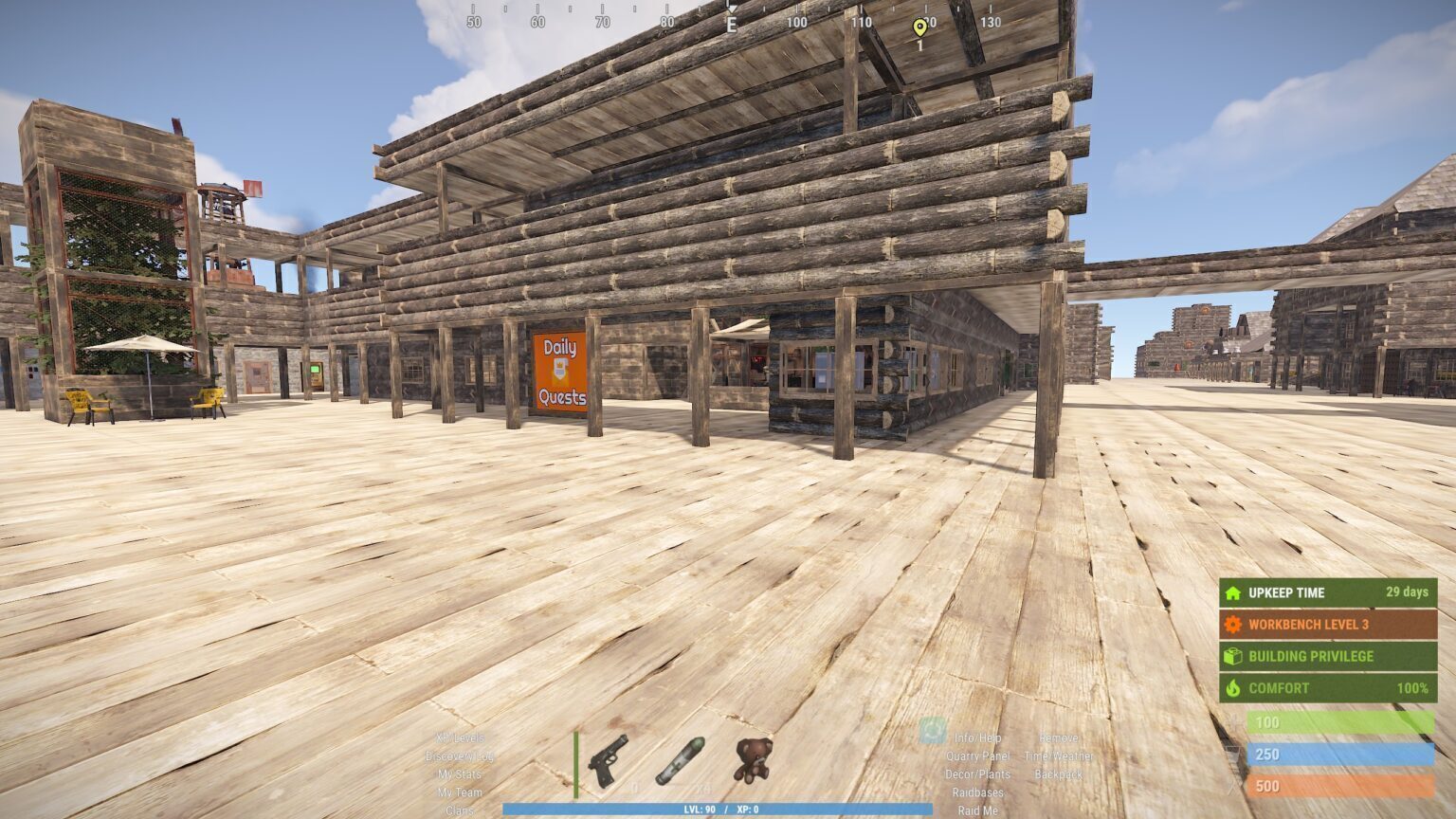Click the Remove button
The image size is (1456, 819).
tap(1058, 737)
